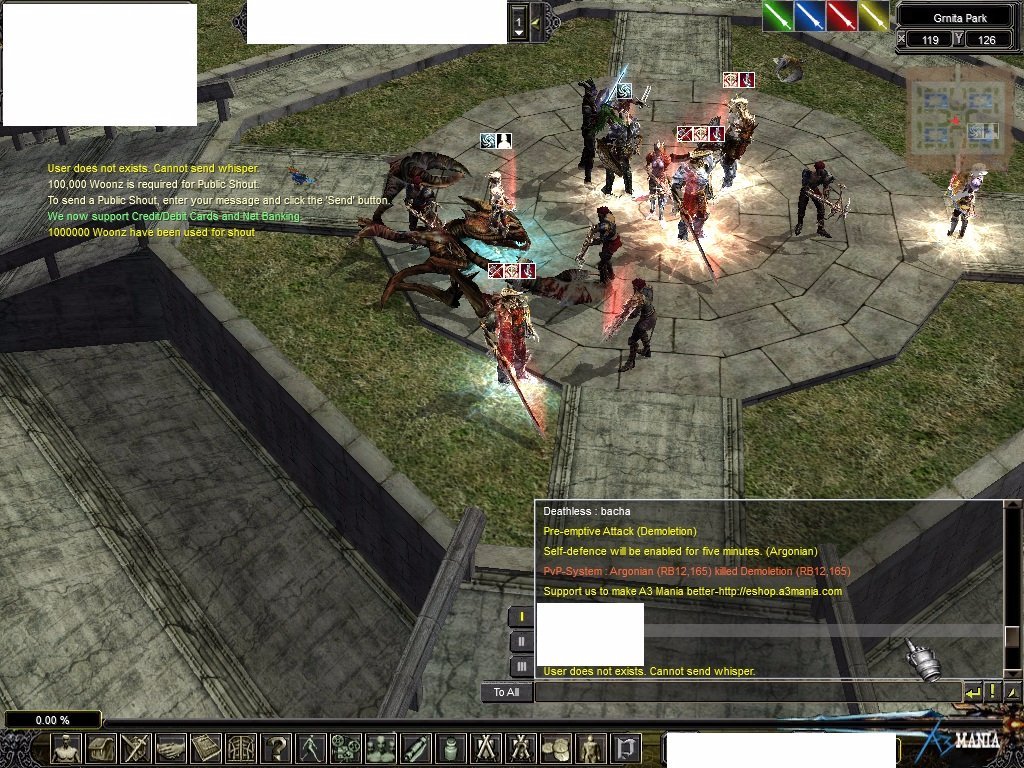Click the flag icon at the toolbar end
1024x768 pixels.
626,748
